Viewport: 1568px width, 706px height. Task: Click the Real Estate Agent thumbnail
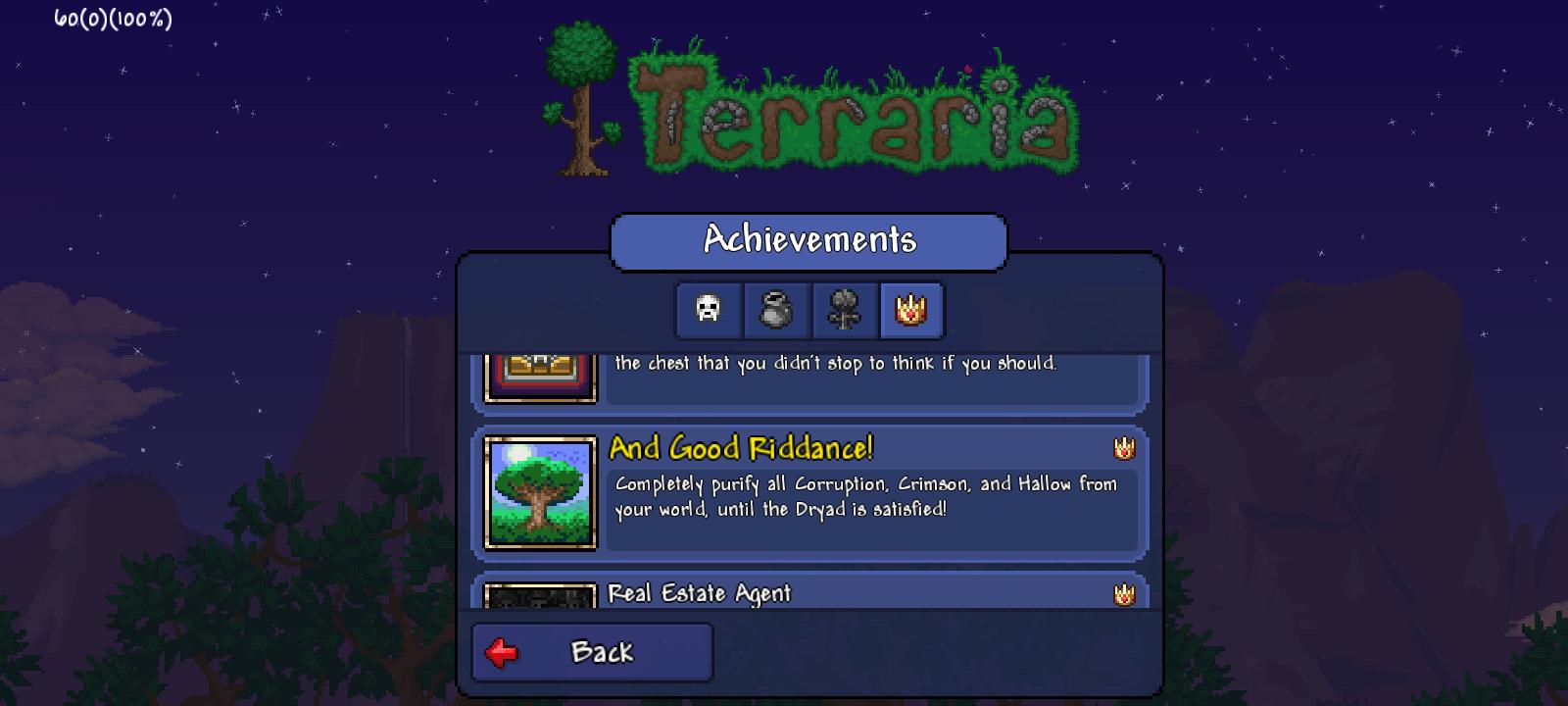[x=540, y=598]
